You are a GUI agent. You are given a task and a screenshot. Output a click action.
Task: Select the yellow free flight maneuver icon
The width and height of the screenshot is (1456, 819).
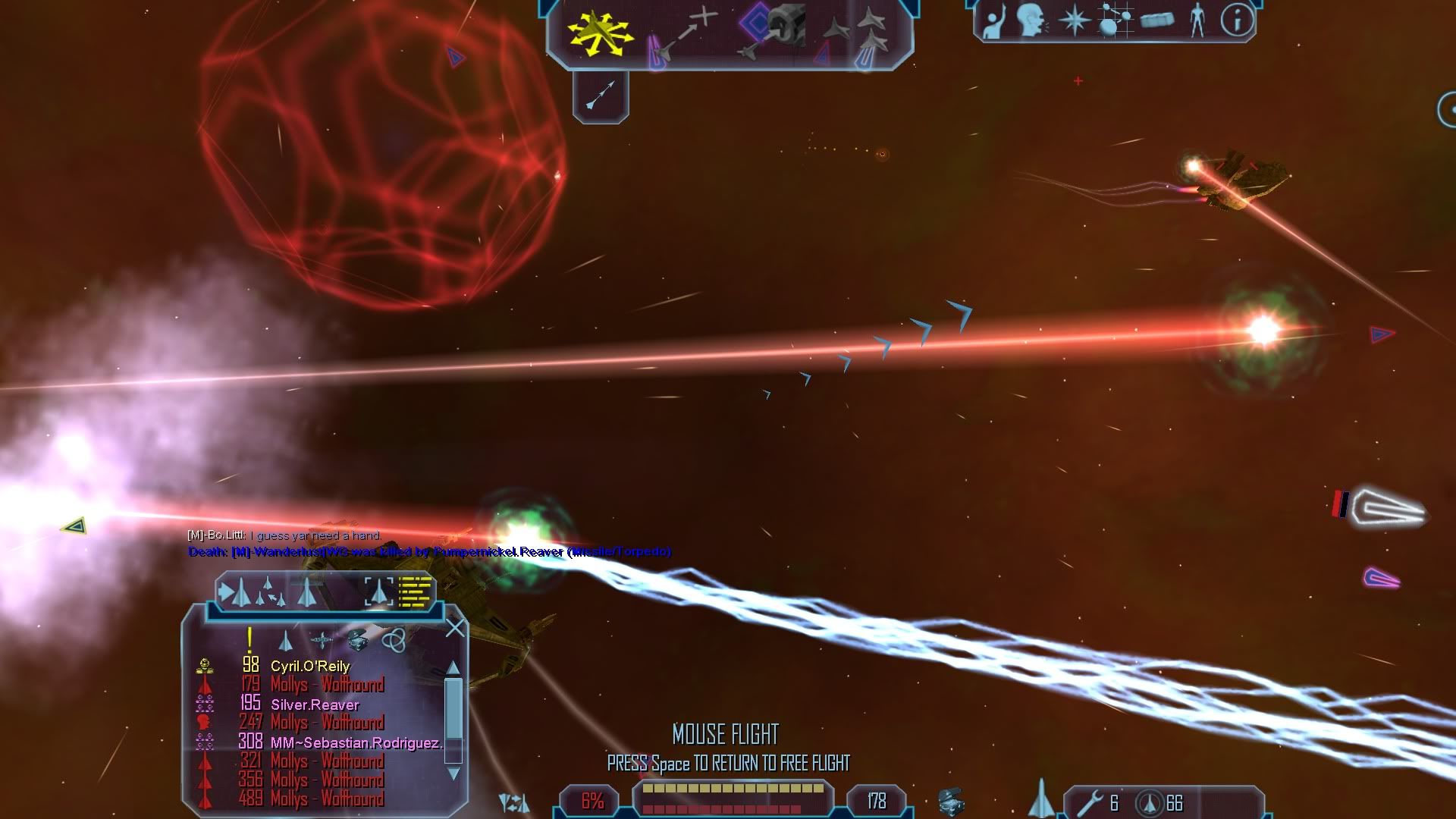[599, 34]
